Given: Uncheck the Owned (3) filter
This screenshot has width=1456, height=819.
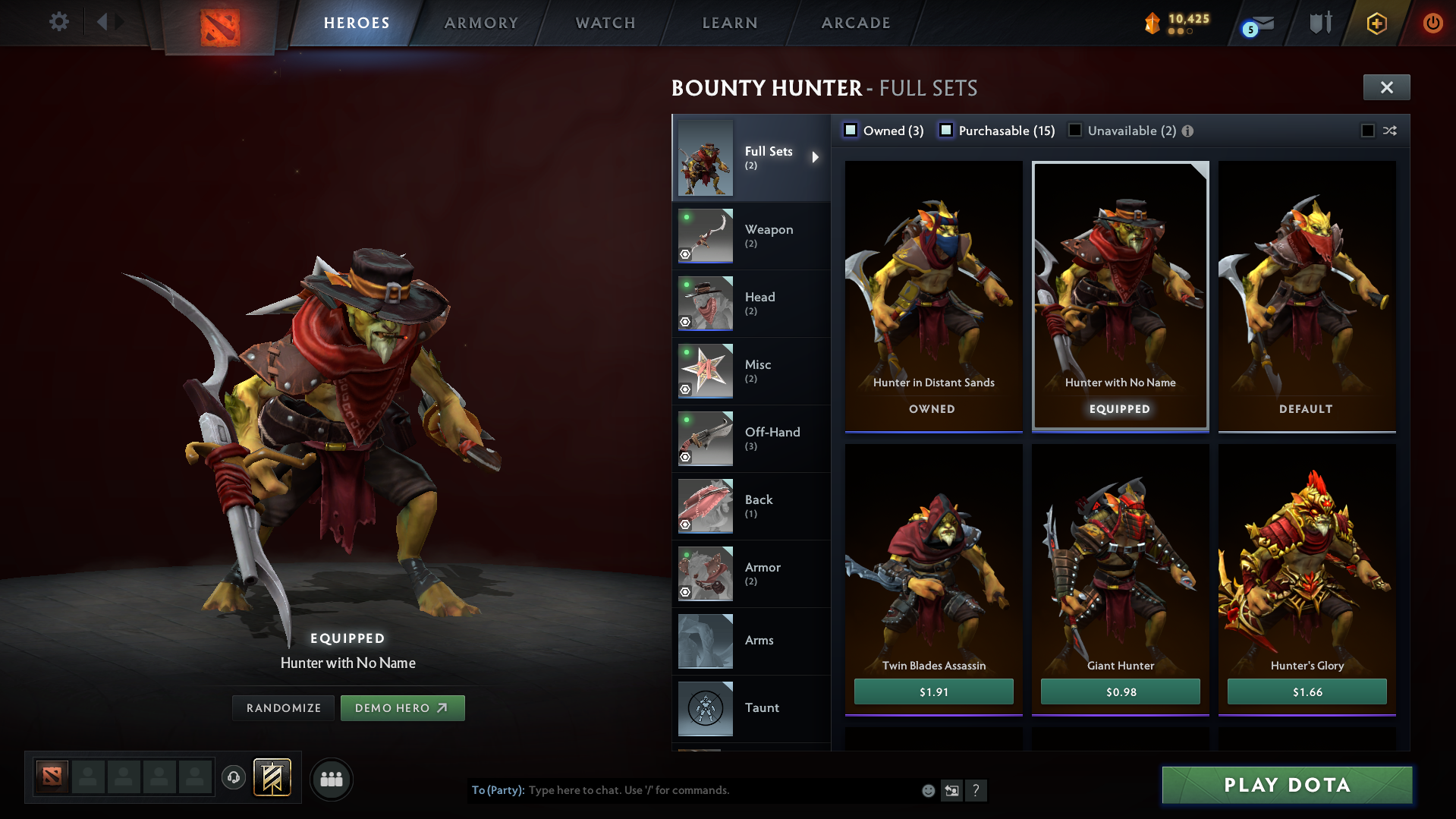Looking at the screenshot, I should click(851, 131).
